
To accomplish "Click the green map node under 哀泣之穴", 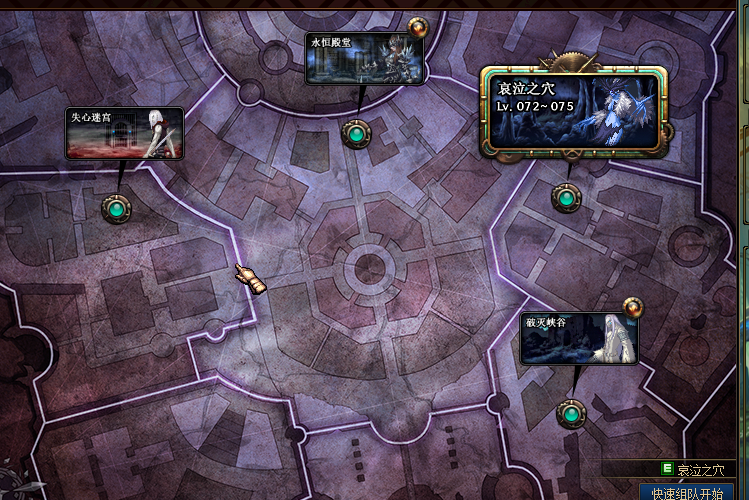I will tap(566, 198).
